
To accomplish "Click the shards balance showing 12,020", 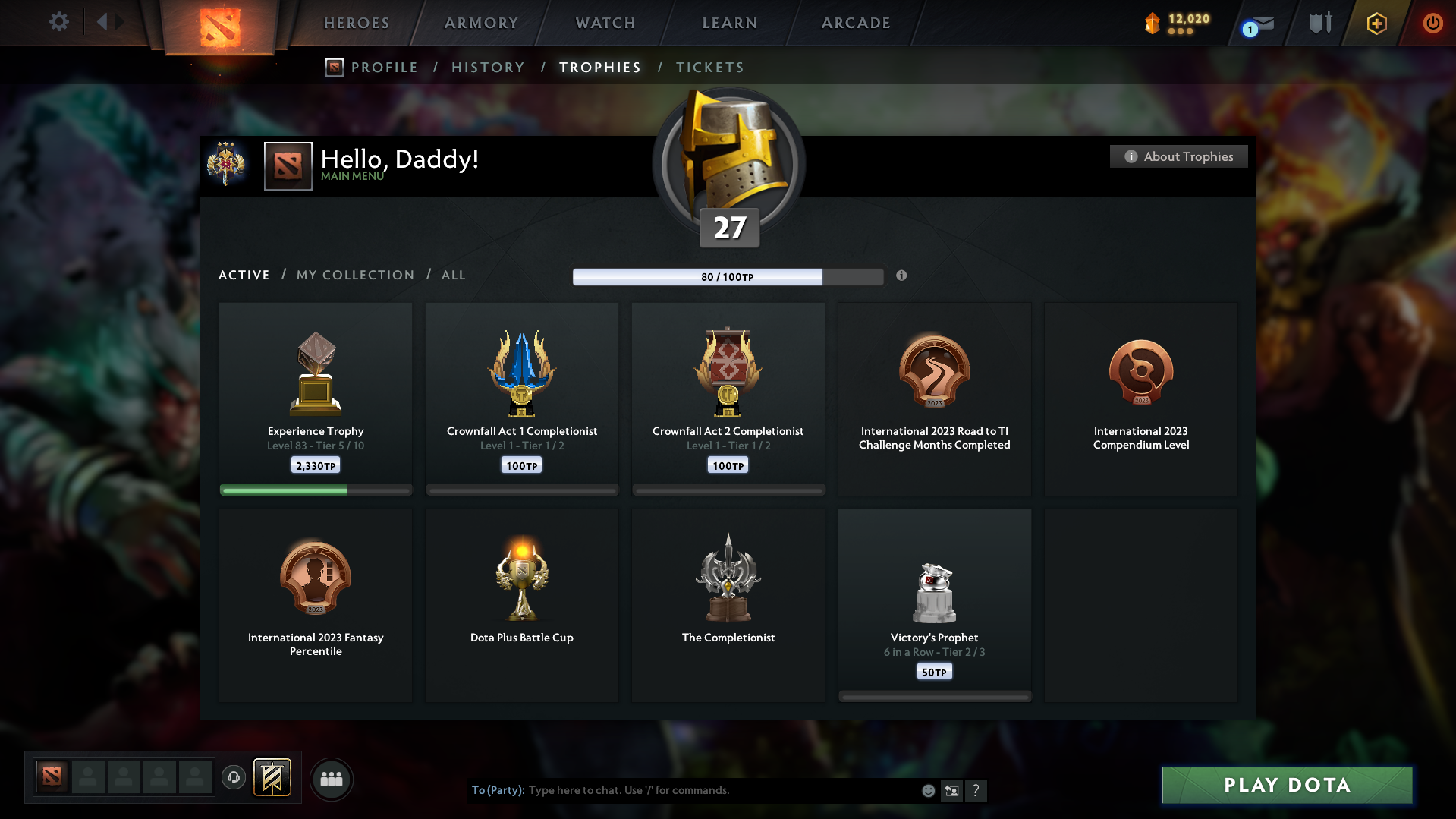I will (x=1177, y=23).
